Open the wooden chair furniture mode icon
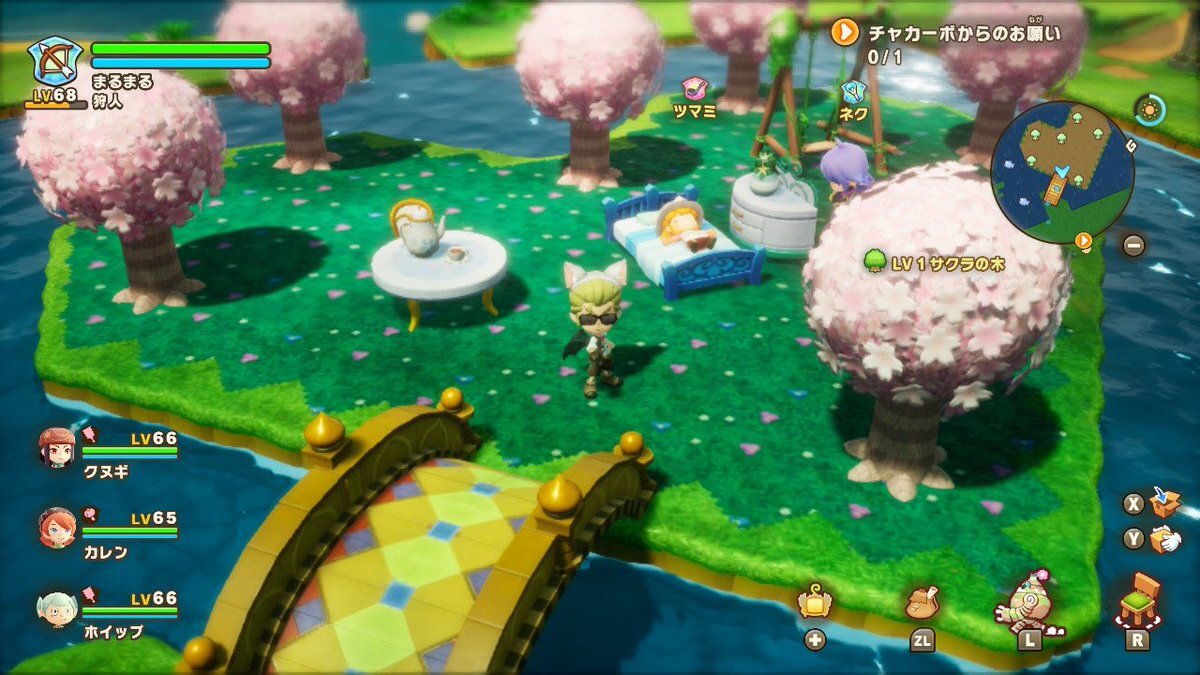Screen dimensions: 1200x675 click(1137, 598)
